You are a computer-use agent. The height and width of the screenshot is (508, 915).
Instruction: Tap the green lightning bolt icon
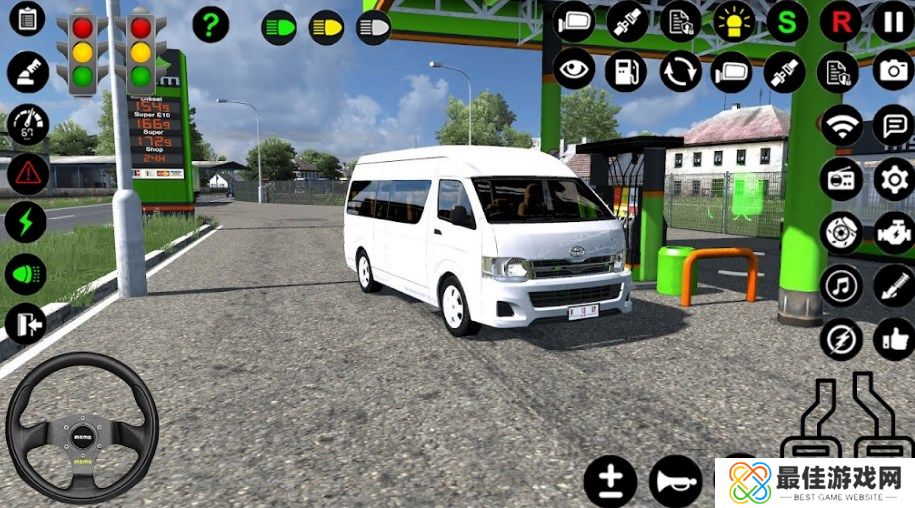click(x=26, y=223)
